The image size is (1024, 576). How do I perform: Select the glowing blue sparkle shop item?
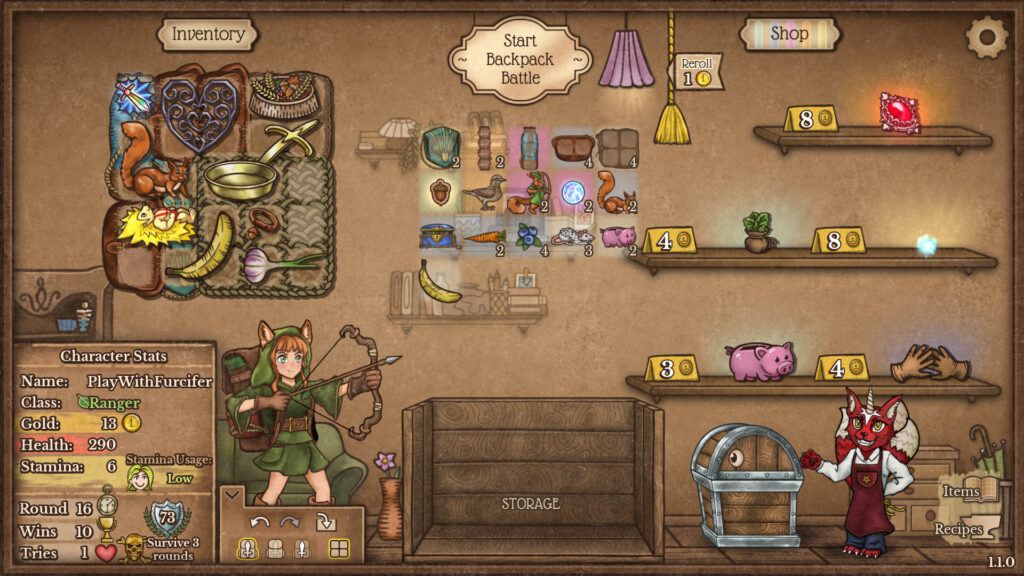(x=927, y=245)
